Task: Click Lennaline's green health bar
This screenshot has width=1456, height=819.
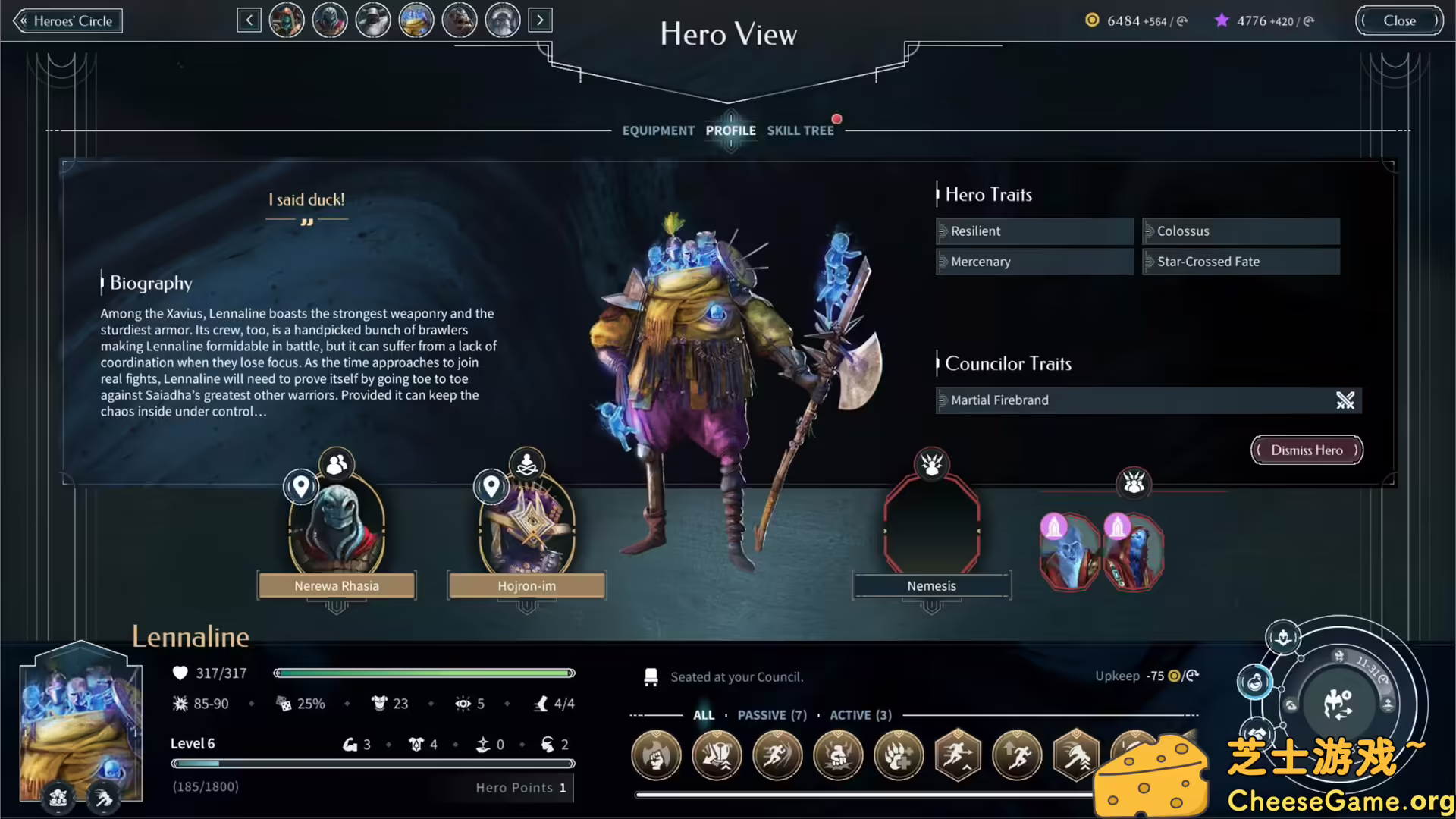Action: pyautogui.click(x=425, y=673)
